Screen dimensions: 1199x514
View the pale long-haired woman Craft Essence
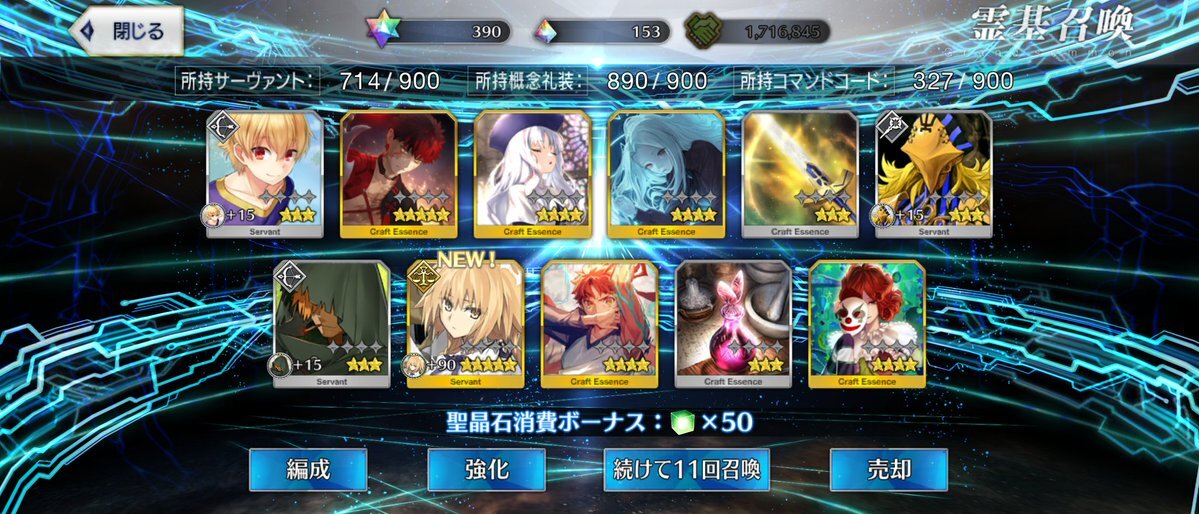point(666,174)
